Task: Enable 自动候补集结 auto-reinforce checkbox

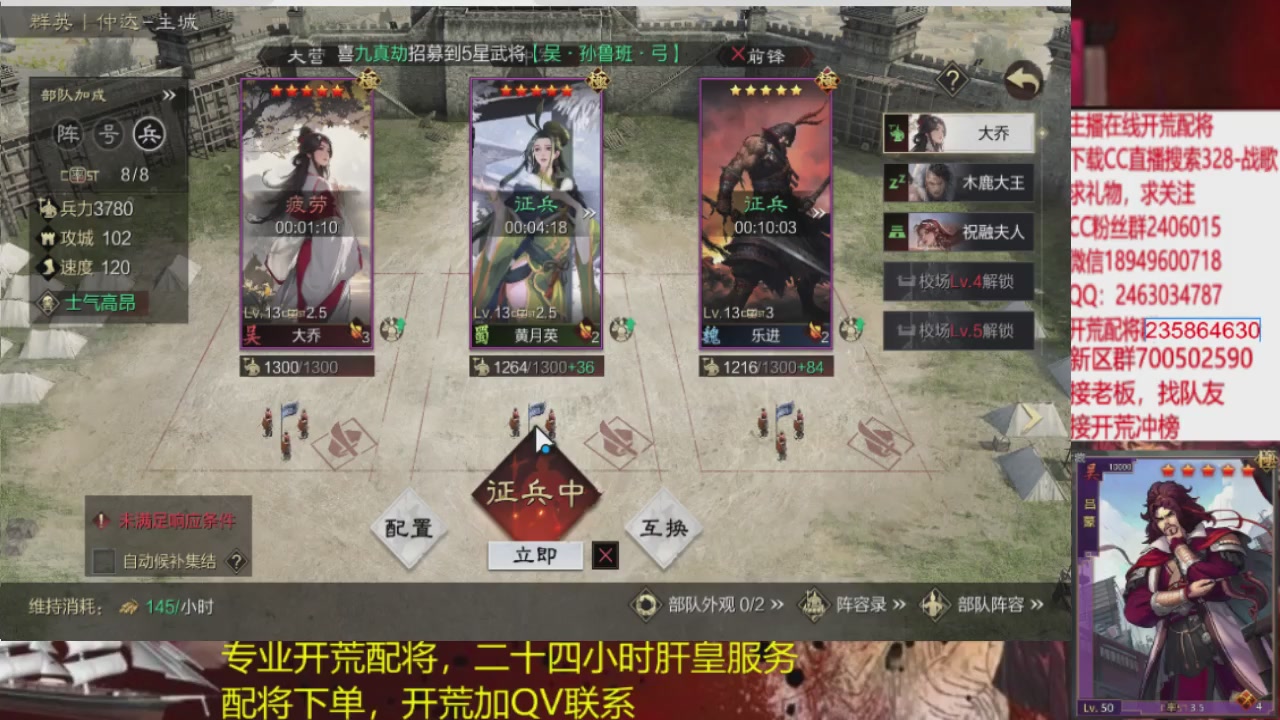Action: pos(102,562)
